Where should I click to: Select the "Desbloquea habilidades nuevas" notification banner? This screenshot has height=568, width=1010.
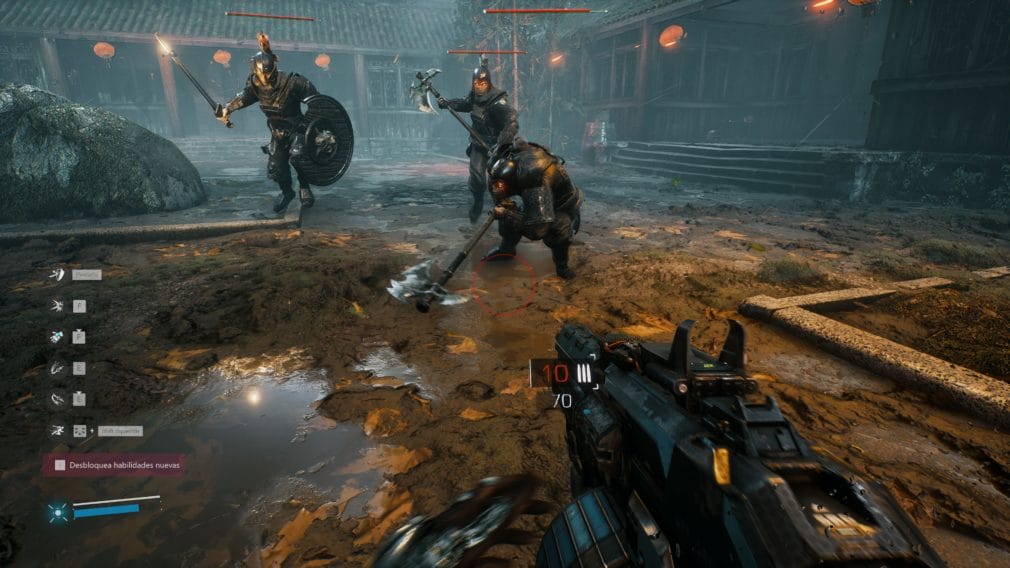pyautogui.click(x=113, y=464)
